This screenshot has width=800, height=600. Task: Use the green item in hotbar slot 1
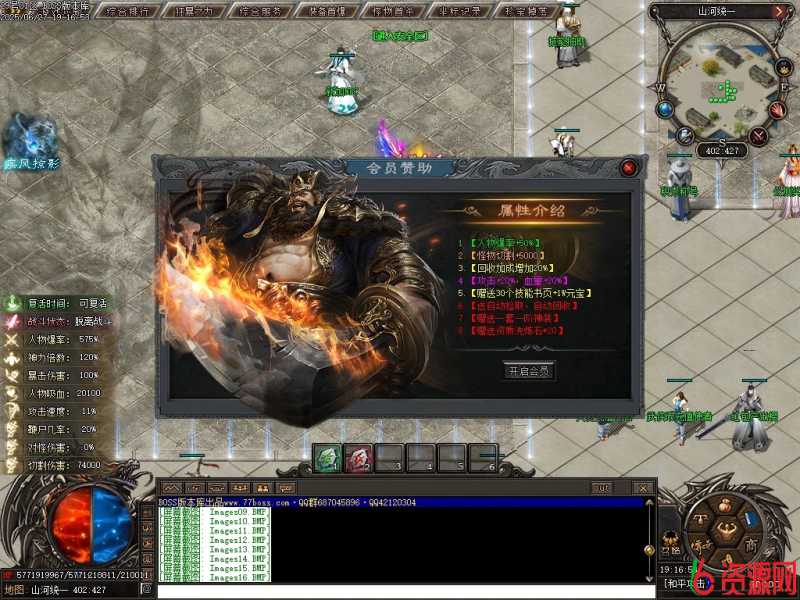(327, 458)
